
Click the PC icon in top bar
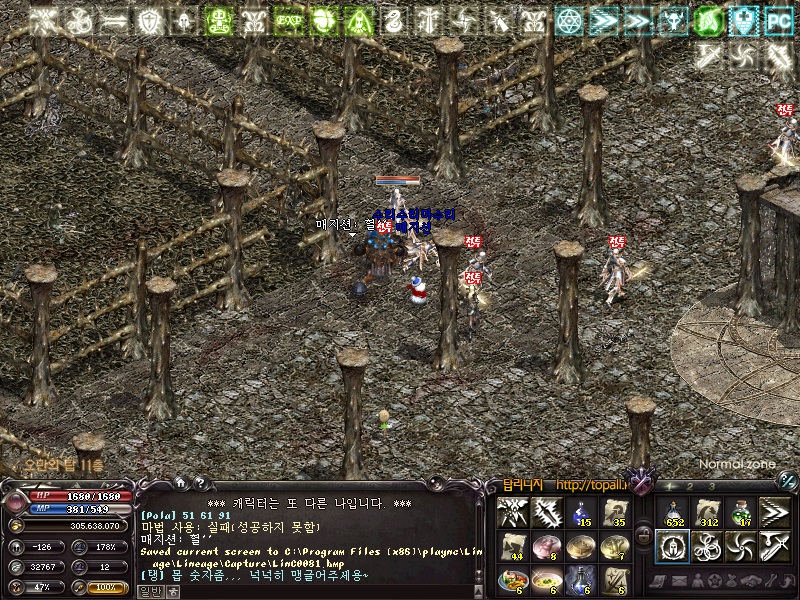[778, 20]
